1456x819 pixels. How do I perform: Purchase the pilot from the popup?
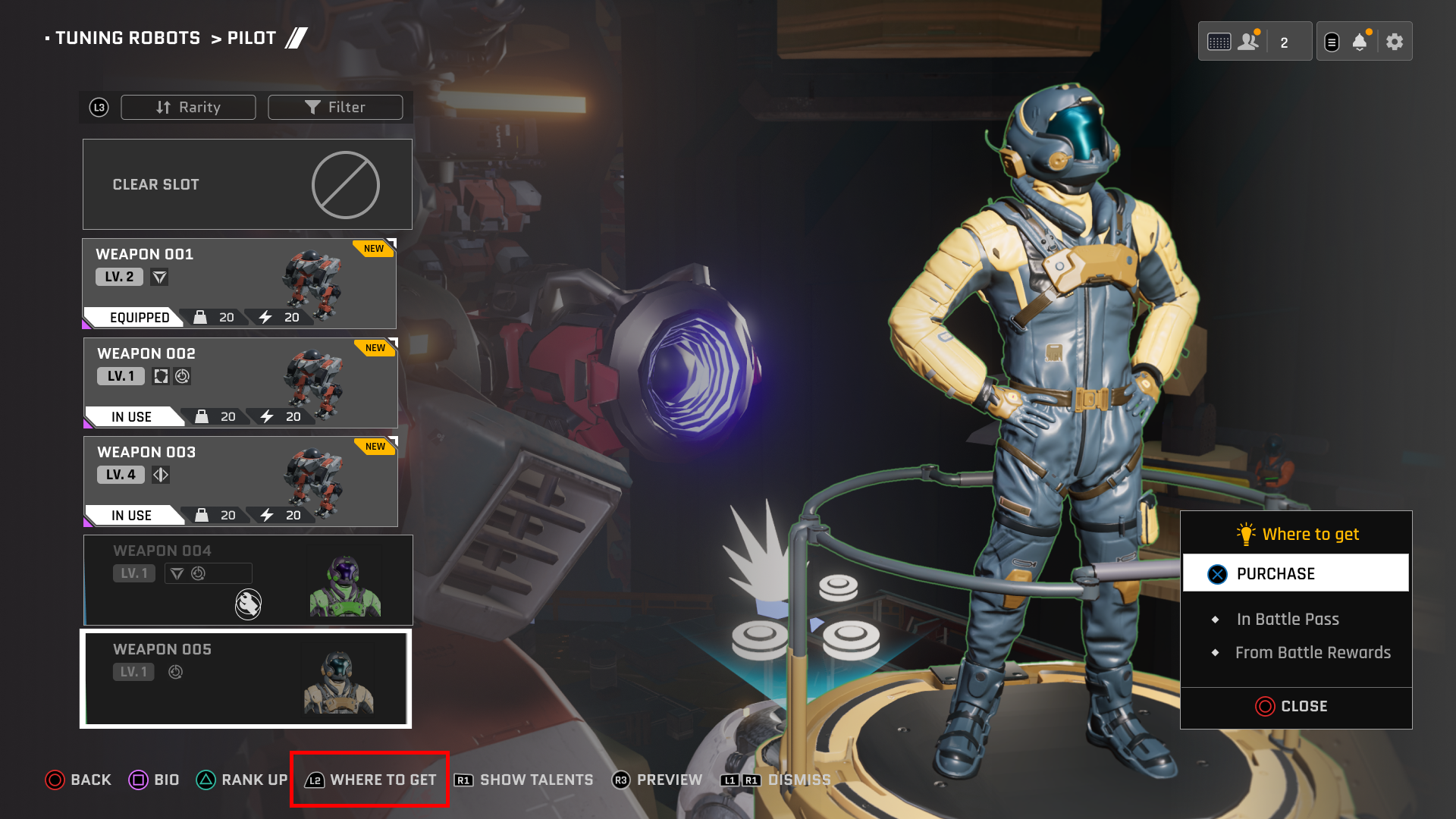point(1295,573)
